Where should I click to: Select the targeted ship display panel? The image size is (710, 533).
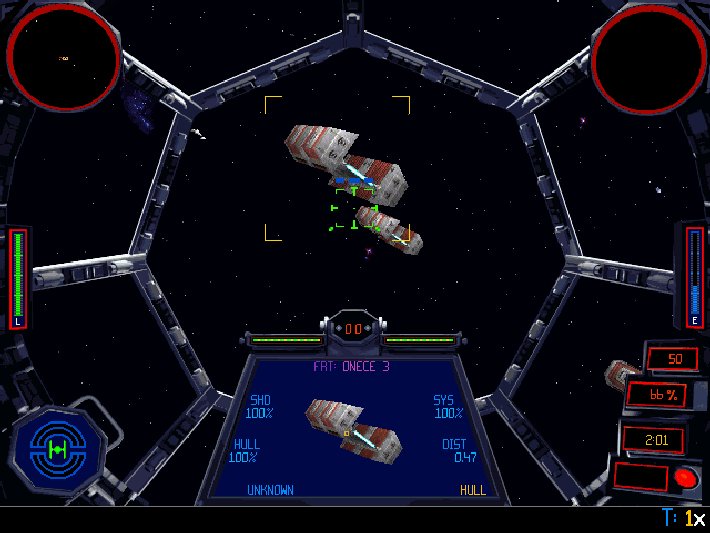coord(354,428)
